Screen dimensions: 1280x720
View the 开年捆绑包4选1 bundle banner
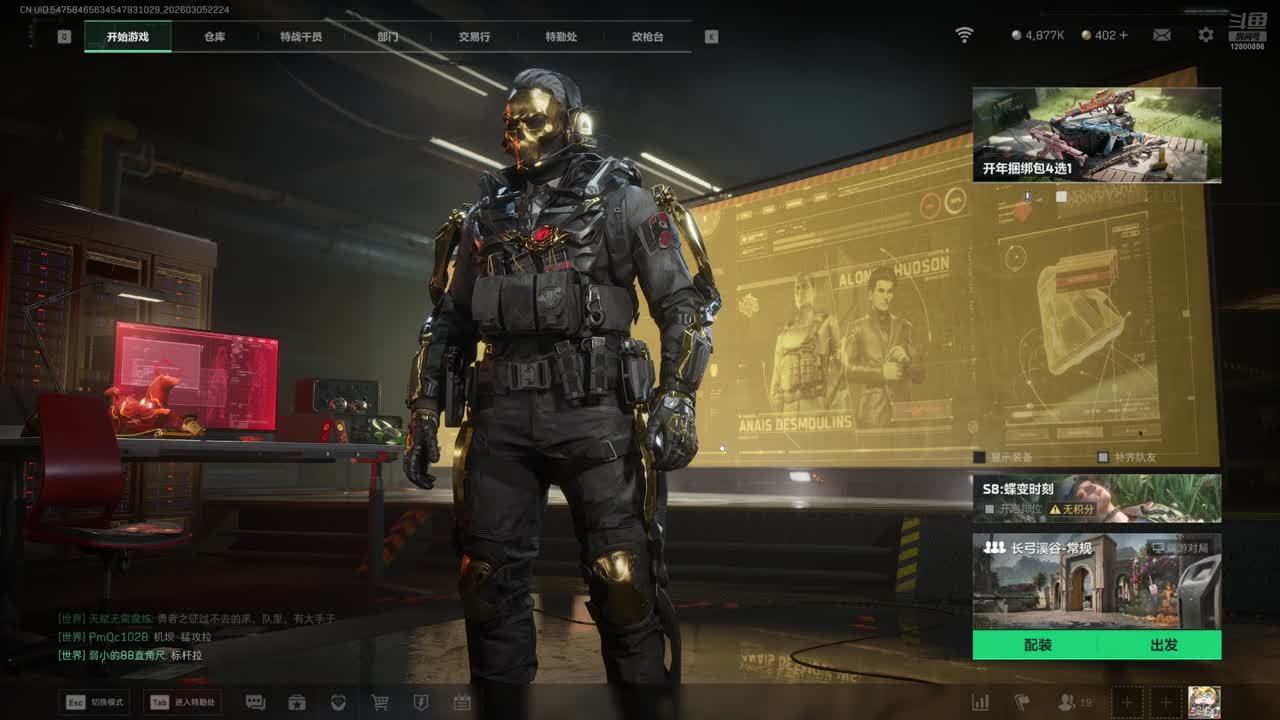[1096, 135]
